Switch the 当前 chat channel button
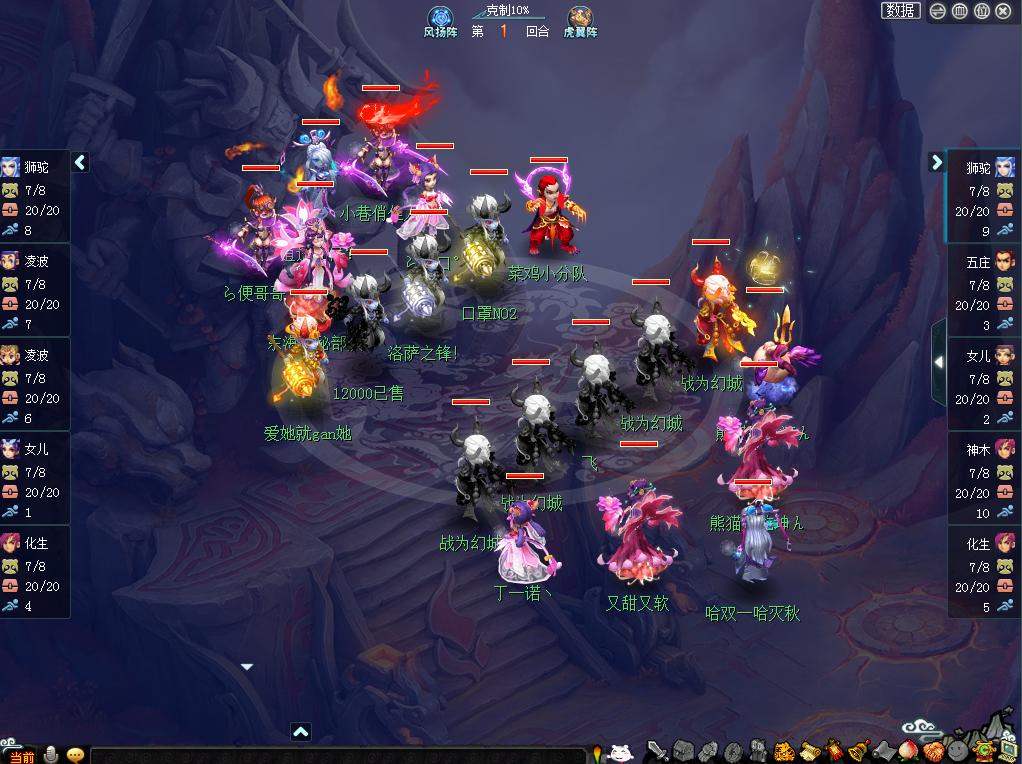The height and width of the screenshot is (764, 1022). [x=23, y=756]
